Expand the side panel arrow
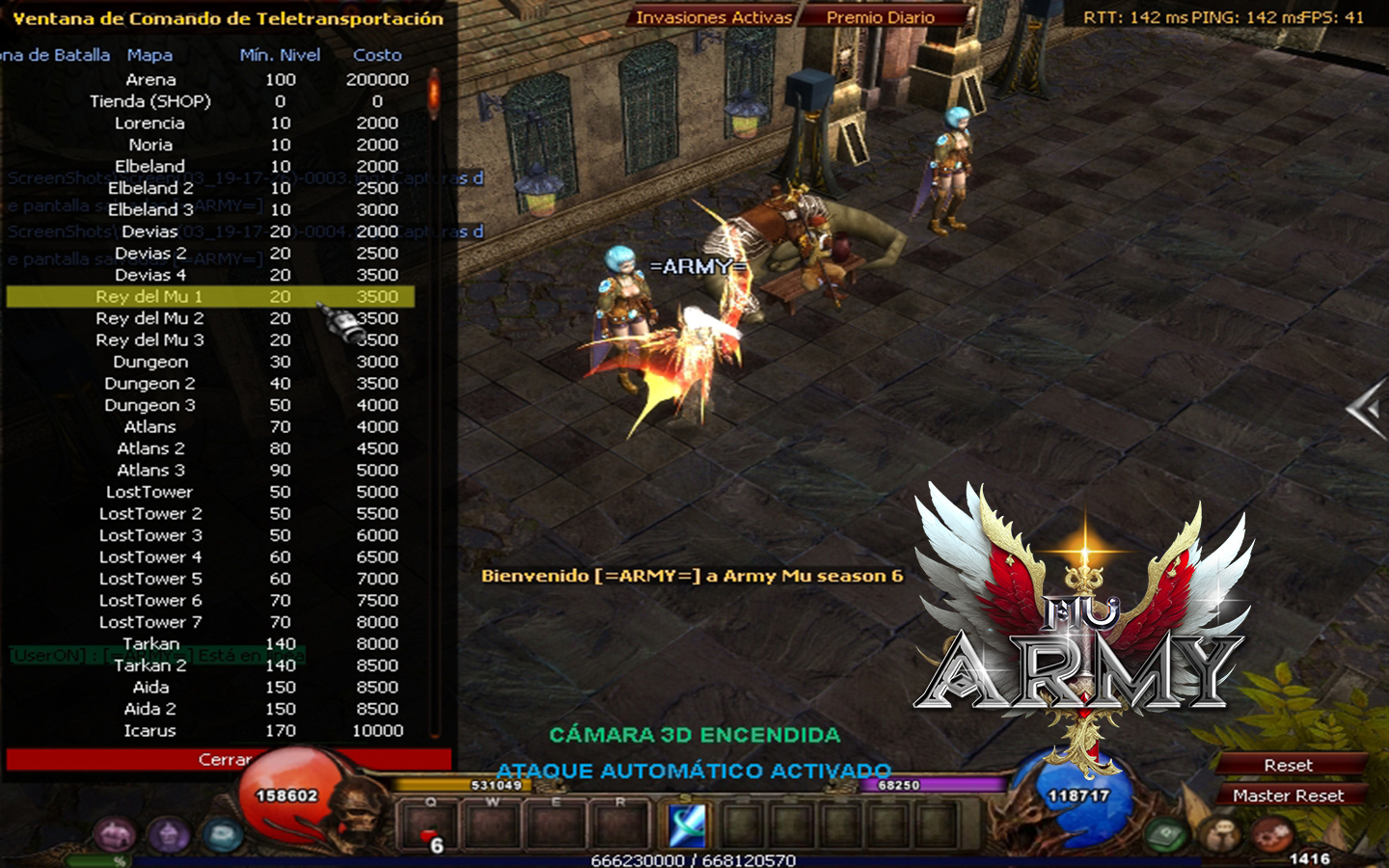Image resolution: width=1389 pixels, height=868 pixels. (1367, 410)
